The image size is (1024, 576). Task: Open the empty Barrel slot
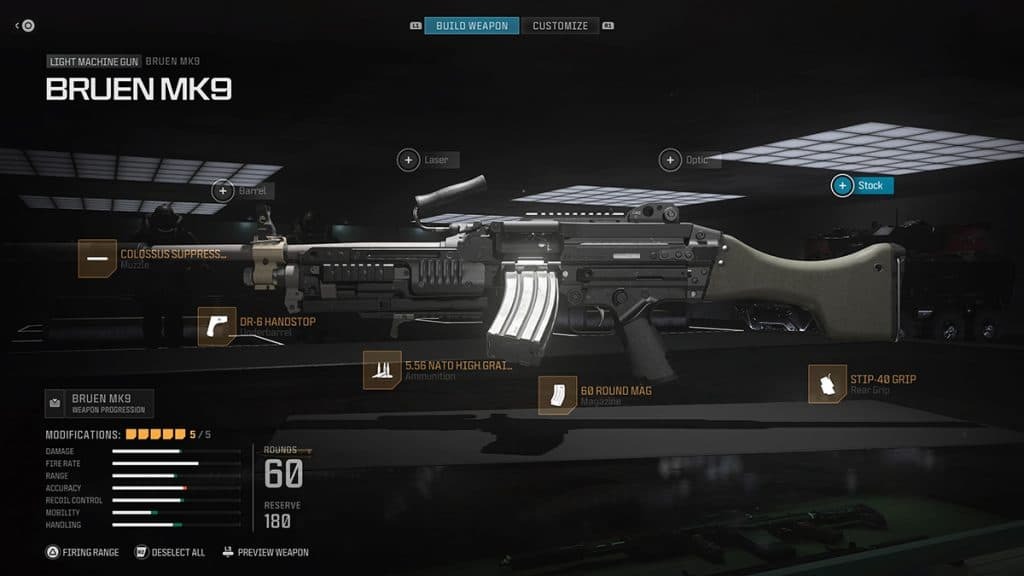point(222,190)
